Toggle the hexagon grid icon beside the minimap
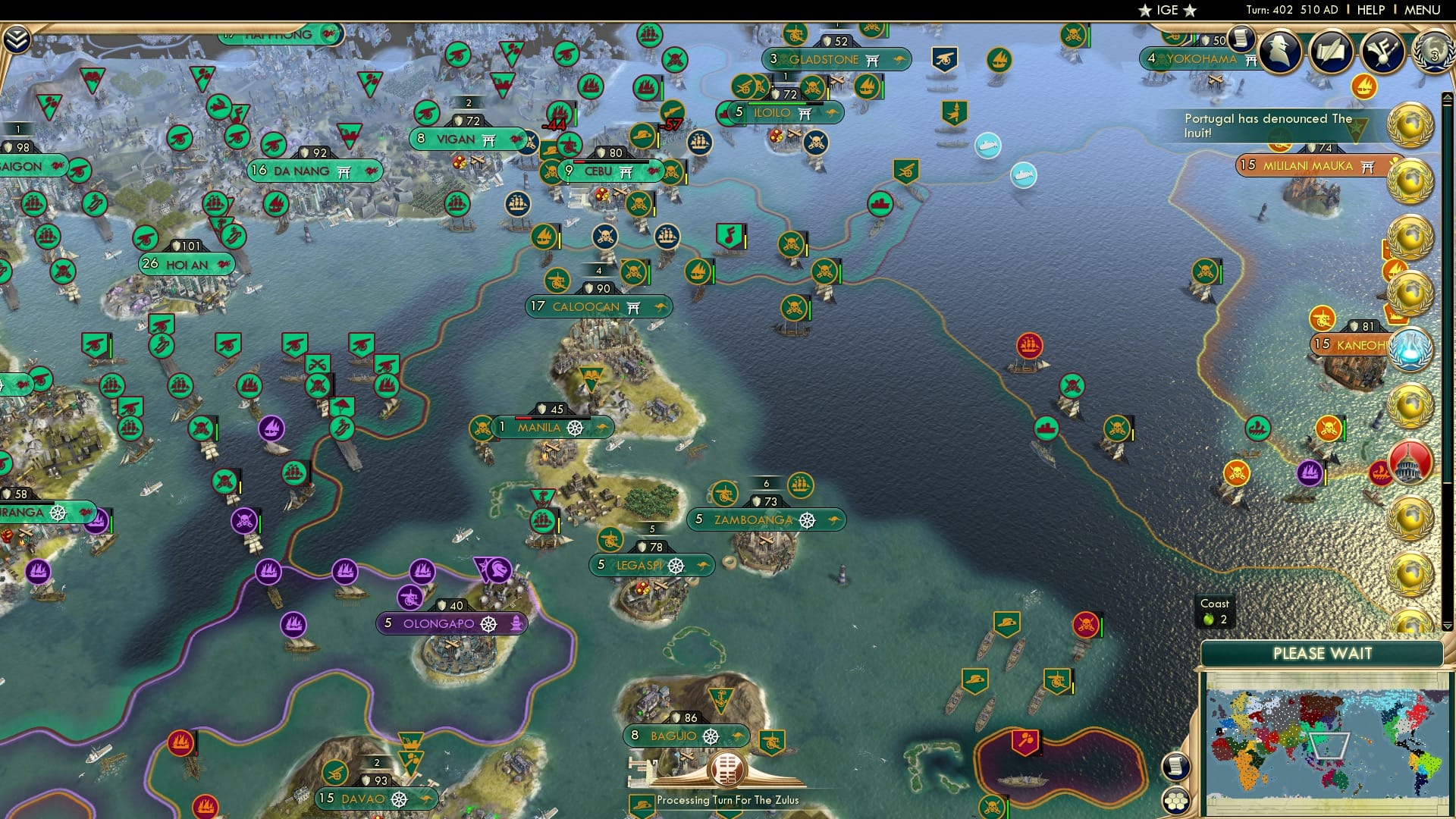Image resolution: width=1456 pixels, height=819 pixels. pos(1176,802)
